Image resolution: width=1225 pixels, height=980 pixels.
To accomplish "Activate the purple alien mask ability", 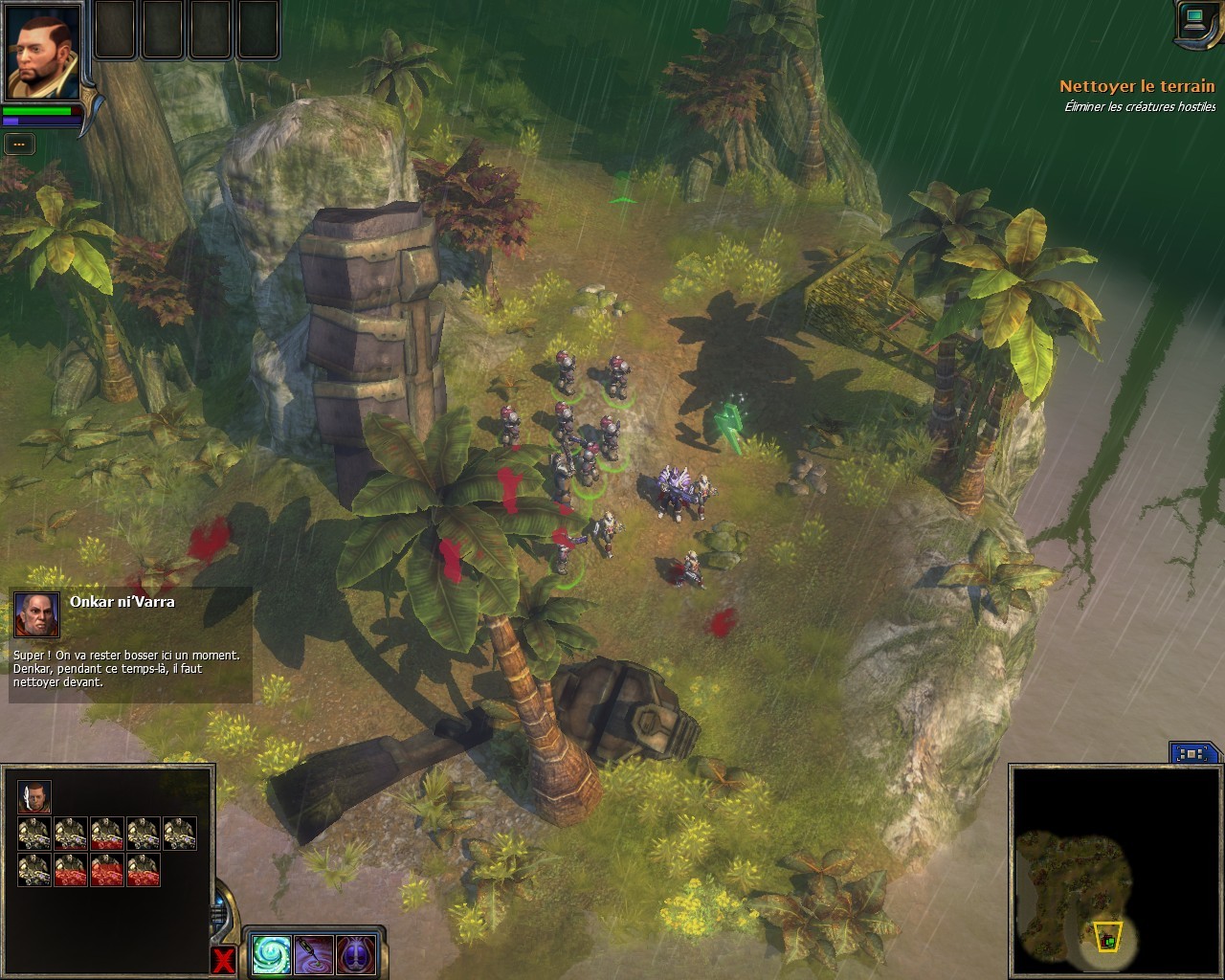I will pyautogui.click(x=356, y=954).
